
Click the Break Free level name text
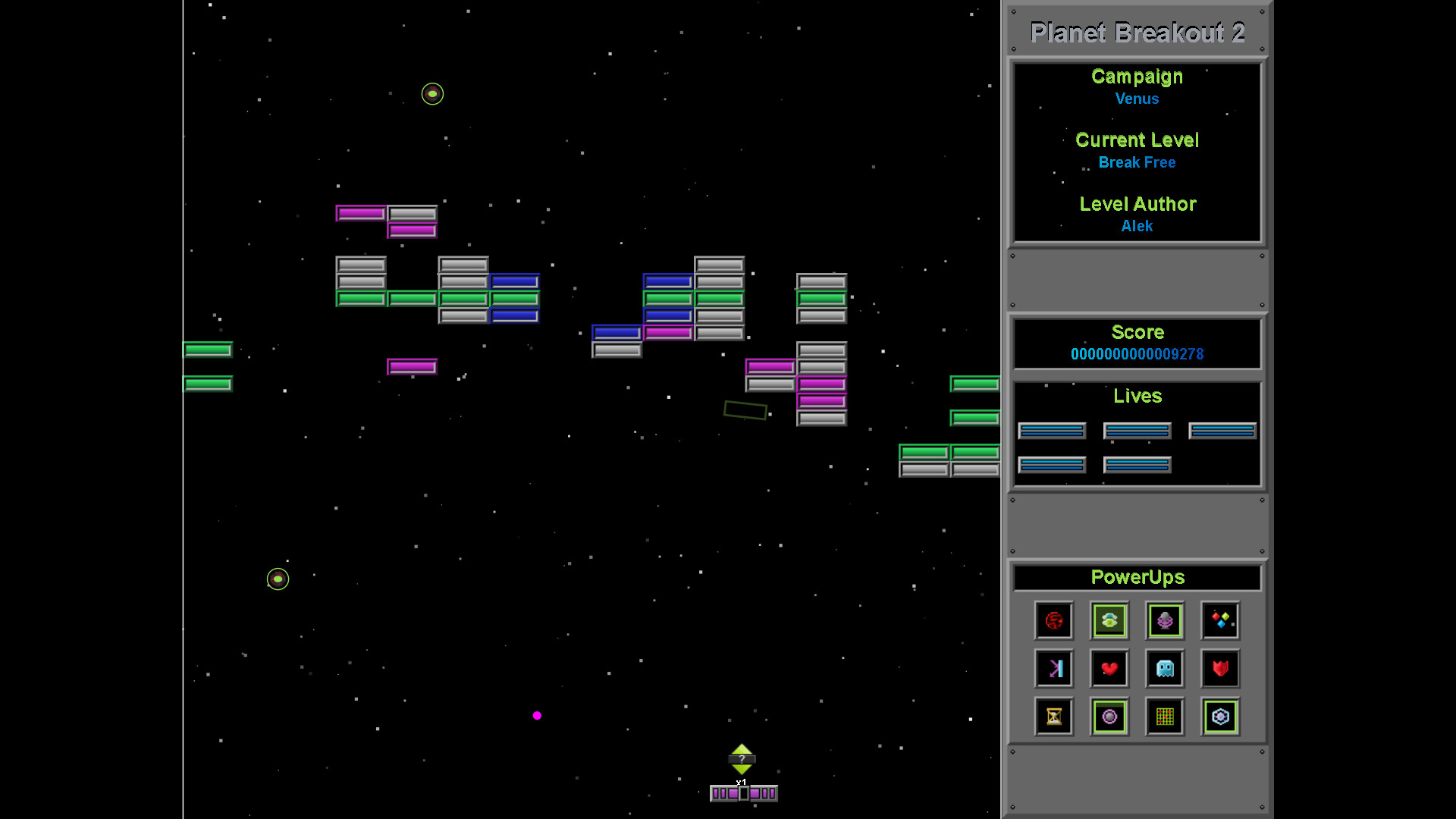[1137, 162]
